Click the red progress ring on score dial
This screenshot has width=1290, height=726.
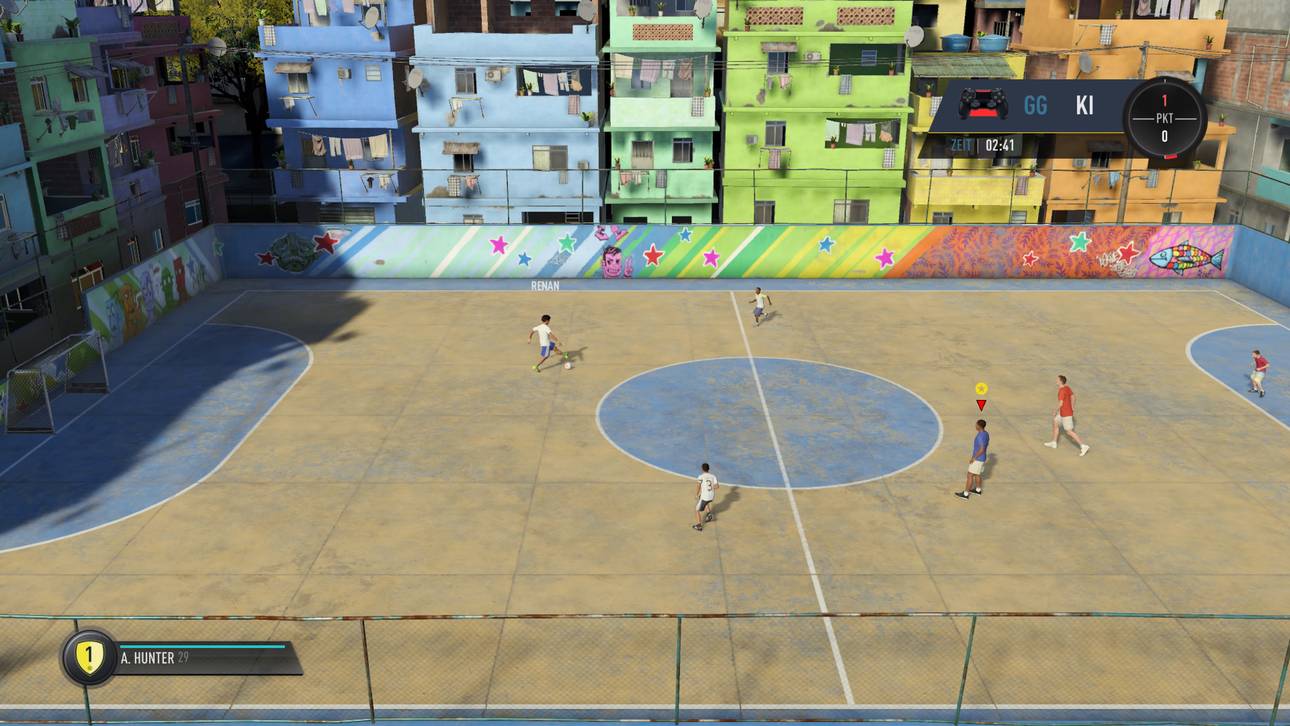1171,156
